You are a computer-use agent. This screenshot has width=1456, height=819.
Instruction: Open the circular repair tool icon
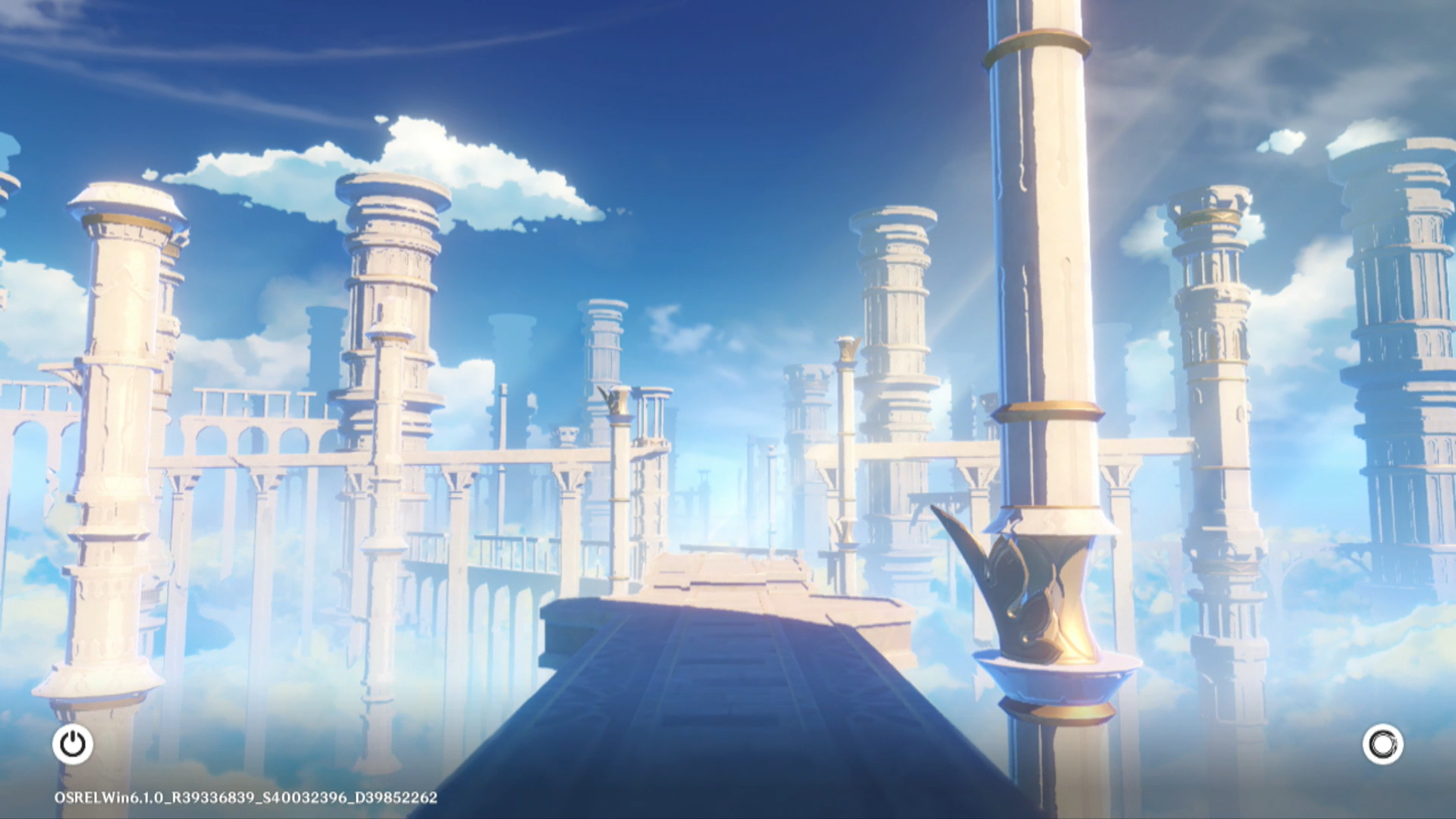coord(1382,744)
